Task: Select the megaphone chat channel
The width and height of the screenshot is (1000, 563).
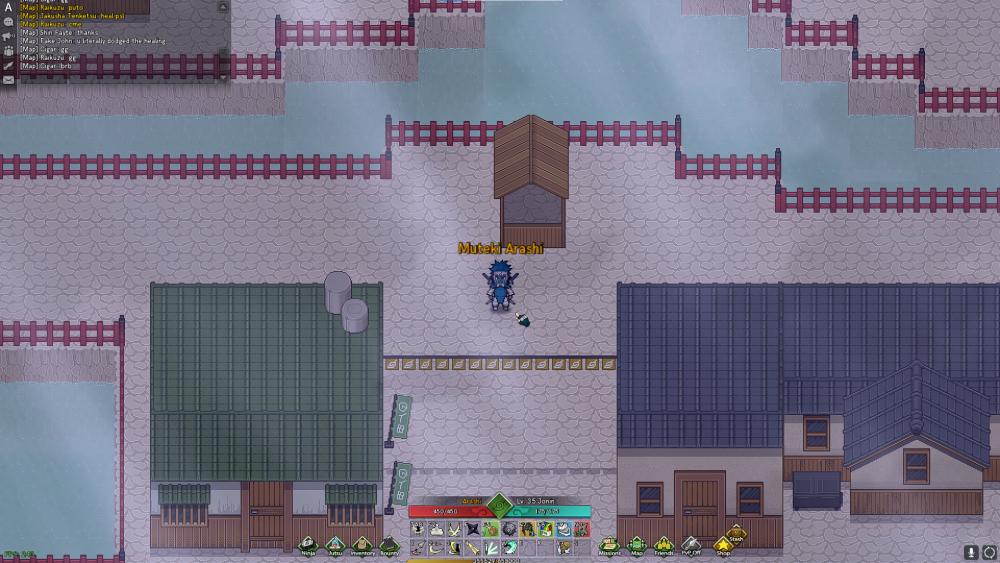Action: 8,35
